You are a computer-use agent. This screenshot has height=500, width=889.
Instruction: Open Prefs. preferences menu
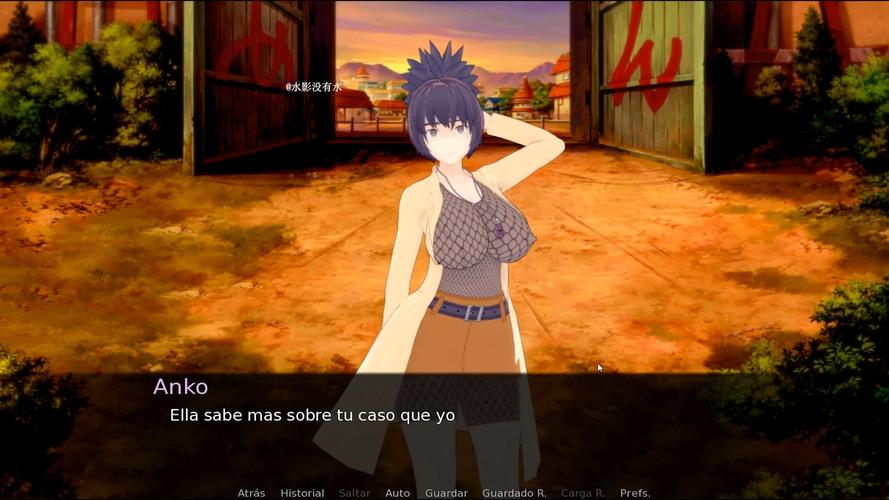pyautogui.click(x=635, y=493)
